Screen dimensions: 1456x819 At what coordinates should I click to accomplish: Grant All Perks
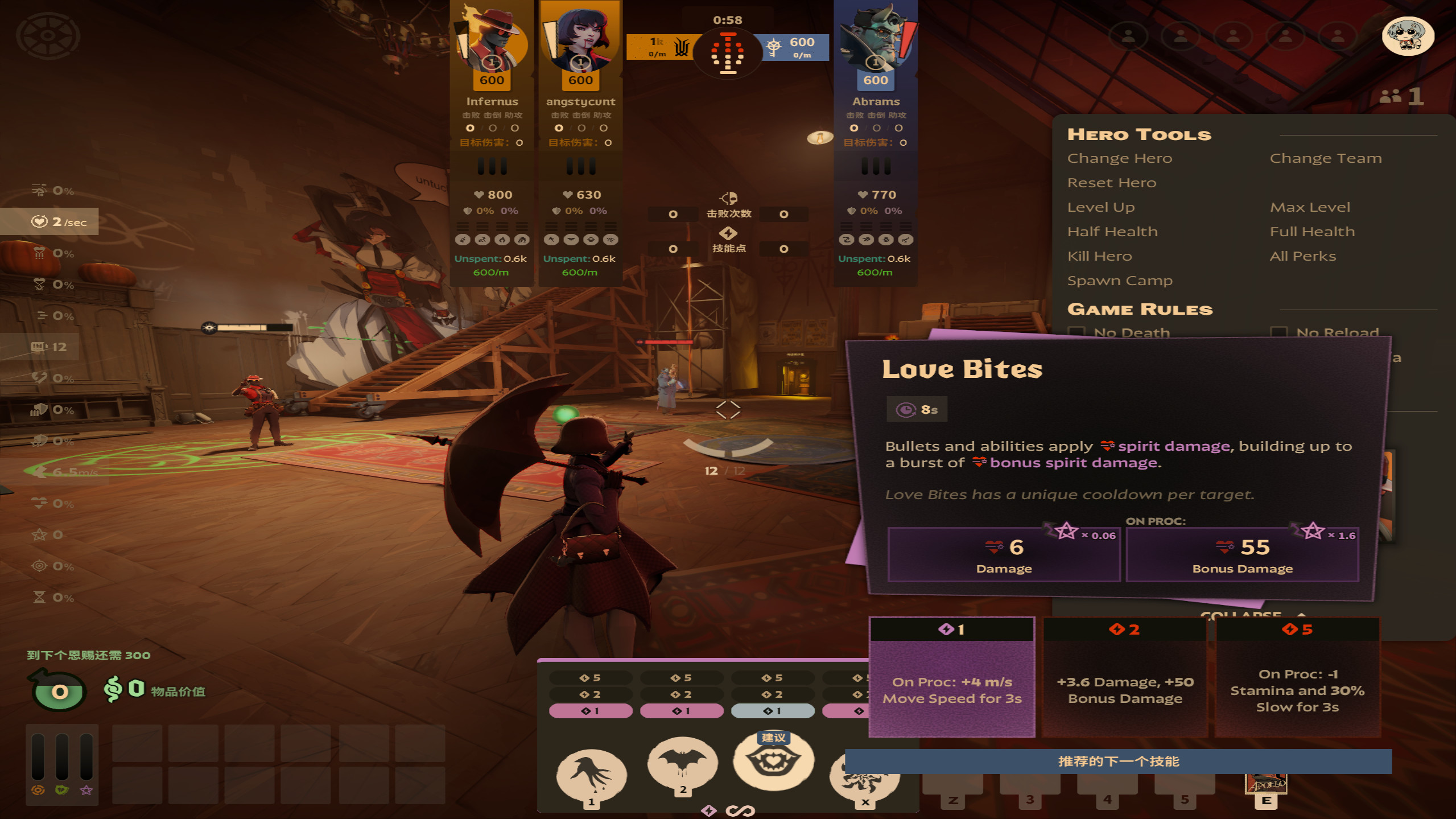pos(1302,256)
